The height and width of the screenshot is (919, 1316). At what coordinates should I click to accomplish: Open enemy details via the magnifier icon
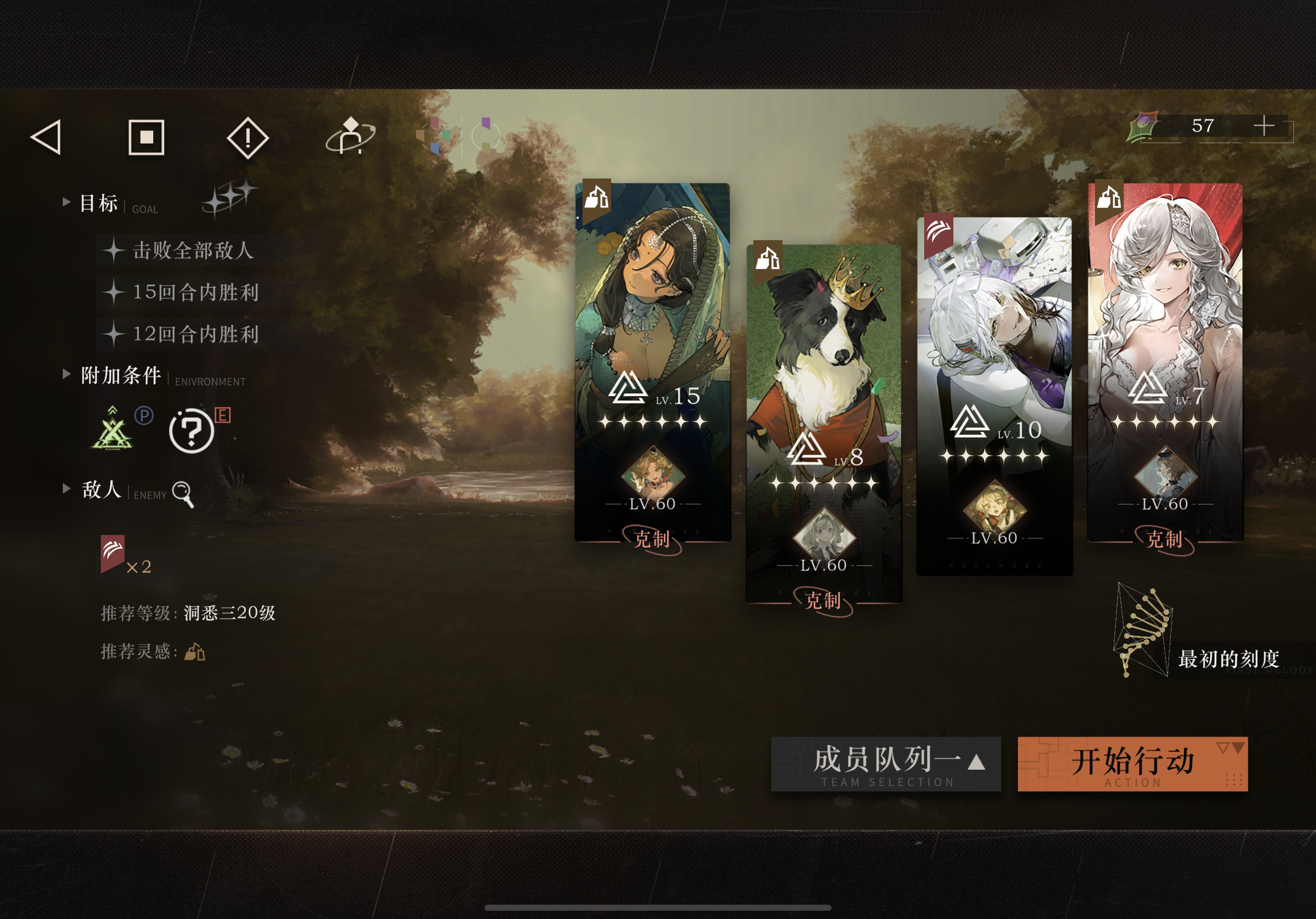tap(184, 494)
